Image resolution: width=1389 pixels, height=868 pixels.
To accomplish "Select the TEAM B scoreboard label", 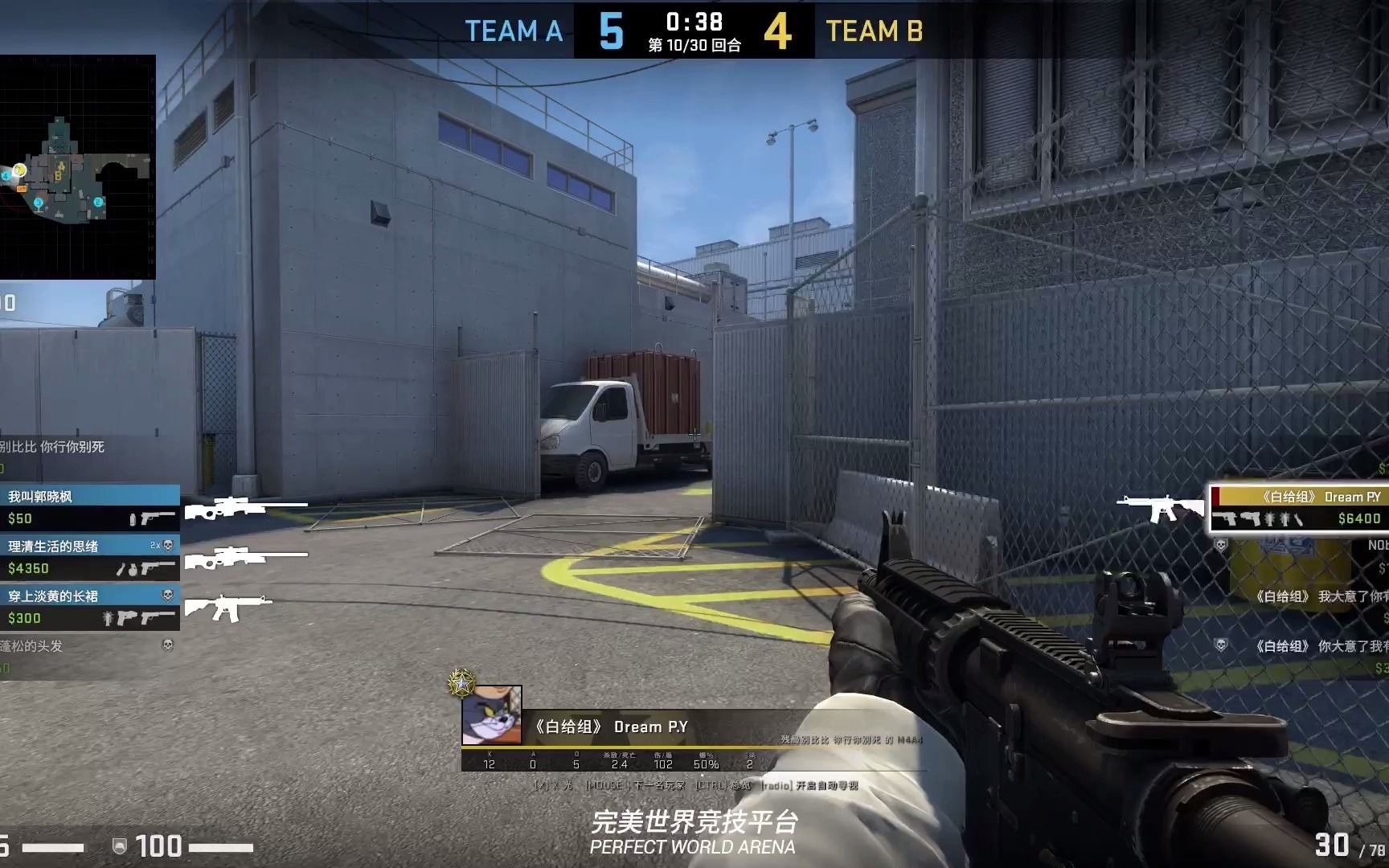I will click(x=876, y=32).
